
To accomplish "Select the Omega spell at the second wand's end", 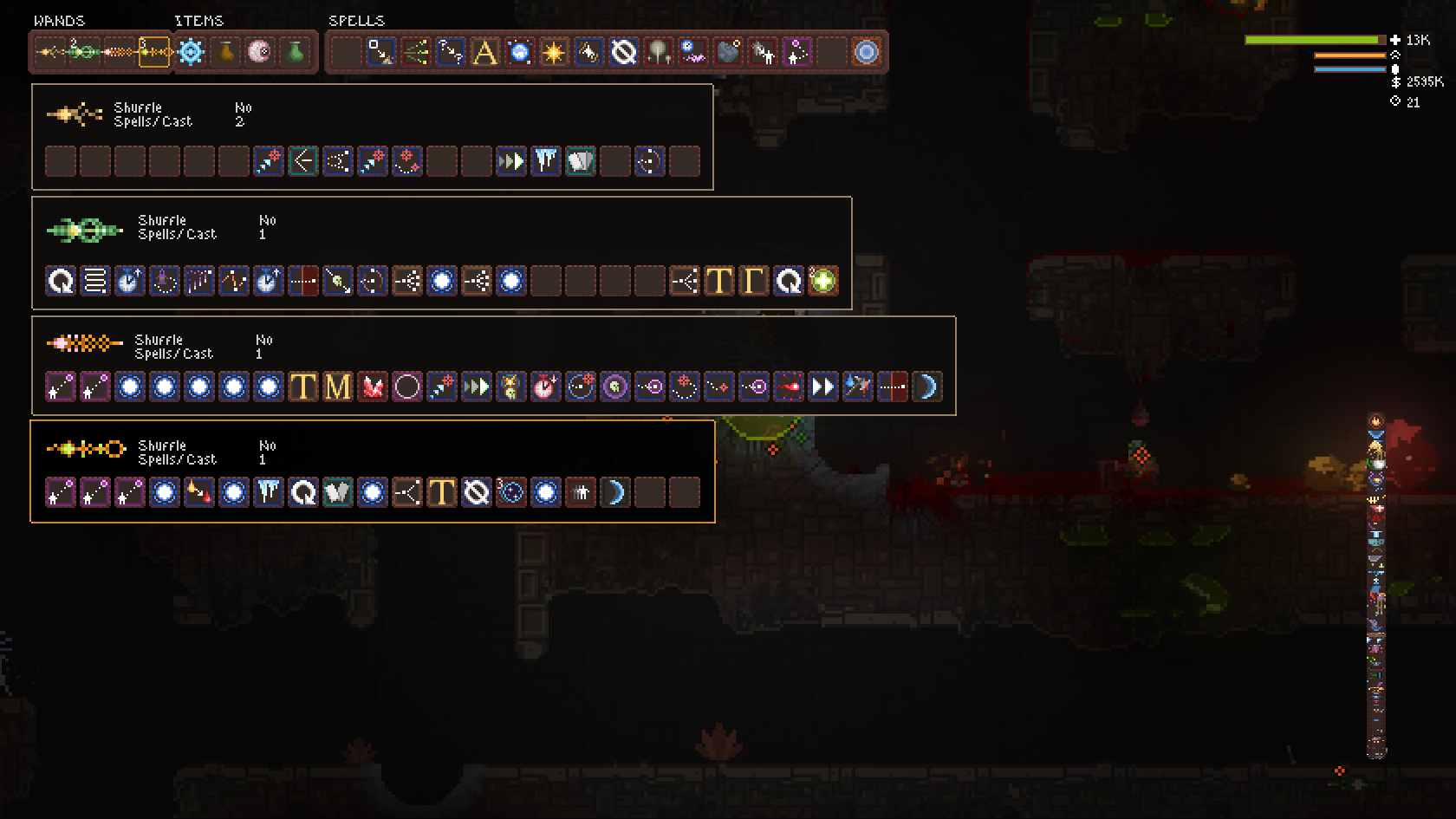I will click(789, 280).
